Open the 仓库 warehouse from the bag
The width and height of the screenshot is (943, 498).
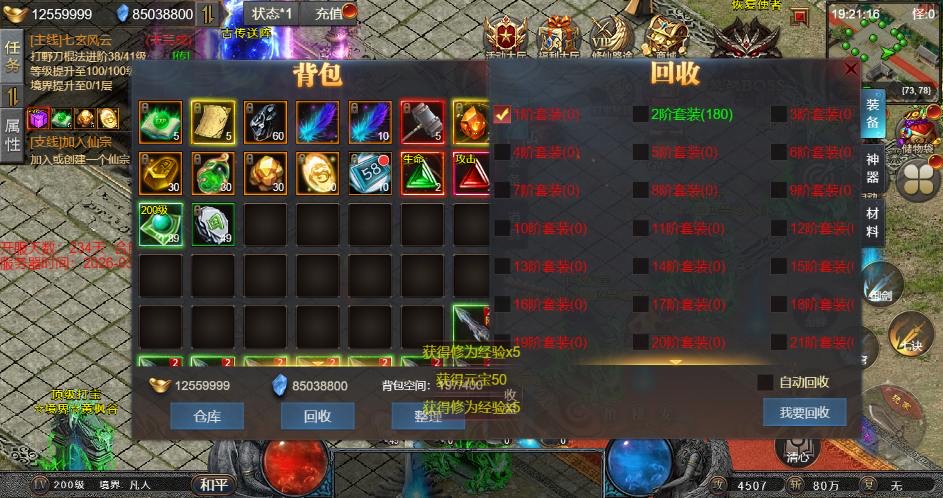pos(207,416)
